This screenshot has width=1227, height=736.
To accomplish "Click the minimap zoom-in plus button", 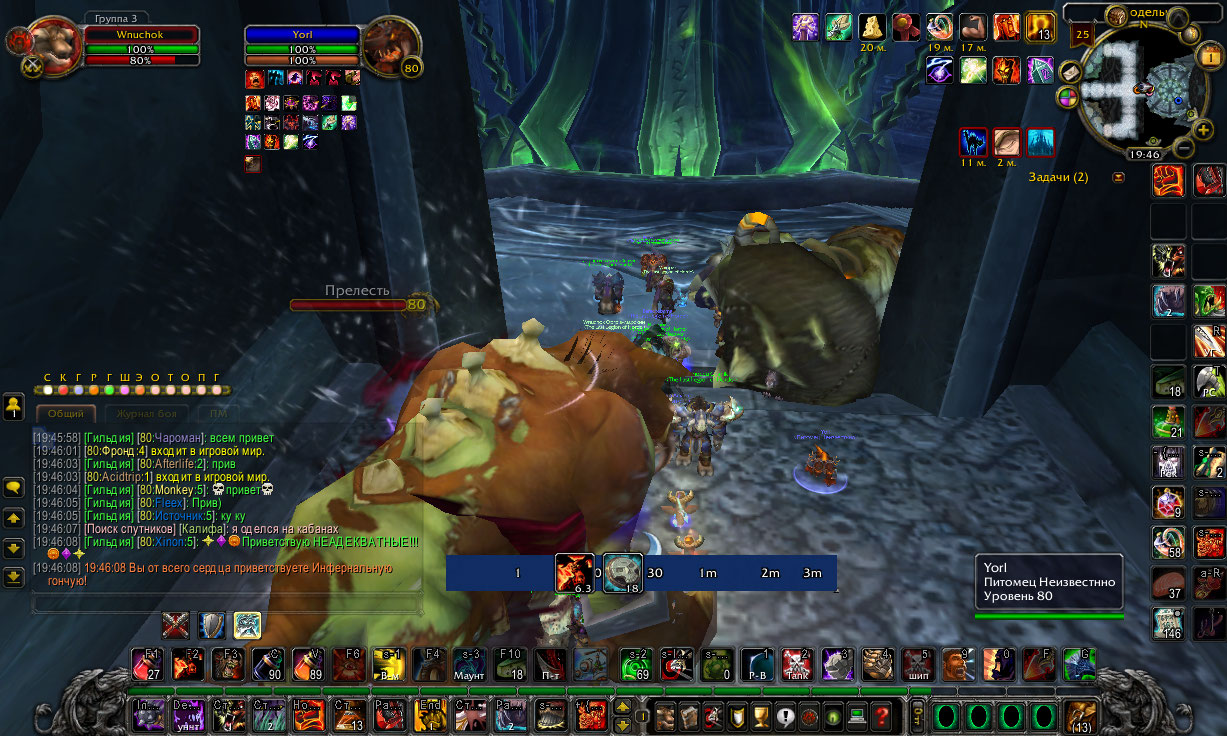I will pos(1203,130).
